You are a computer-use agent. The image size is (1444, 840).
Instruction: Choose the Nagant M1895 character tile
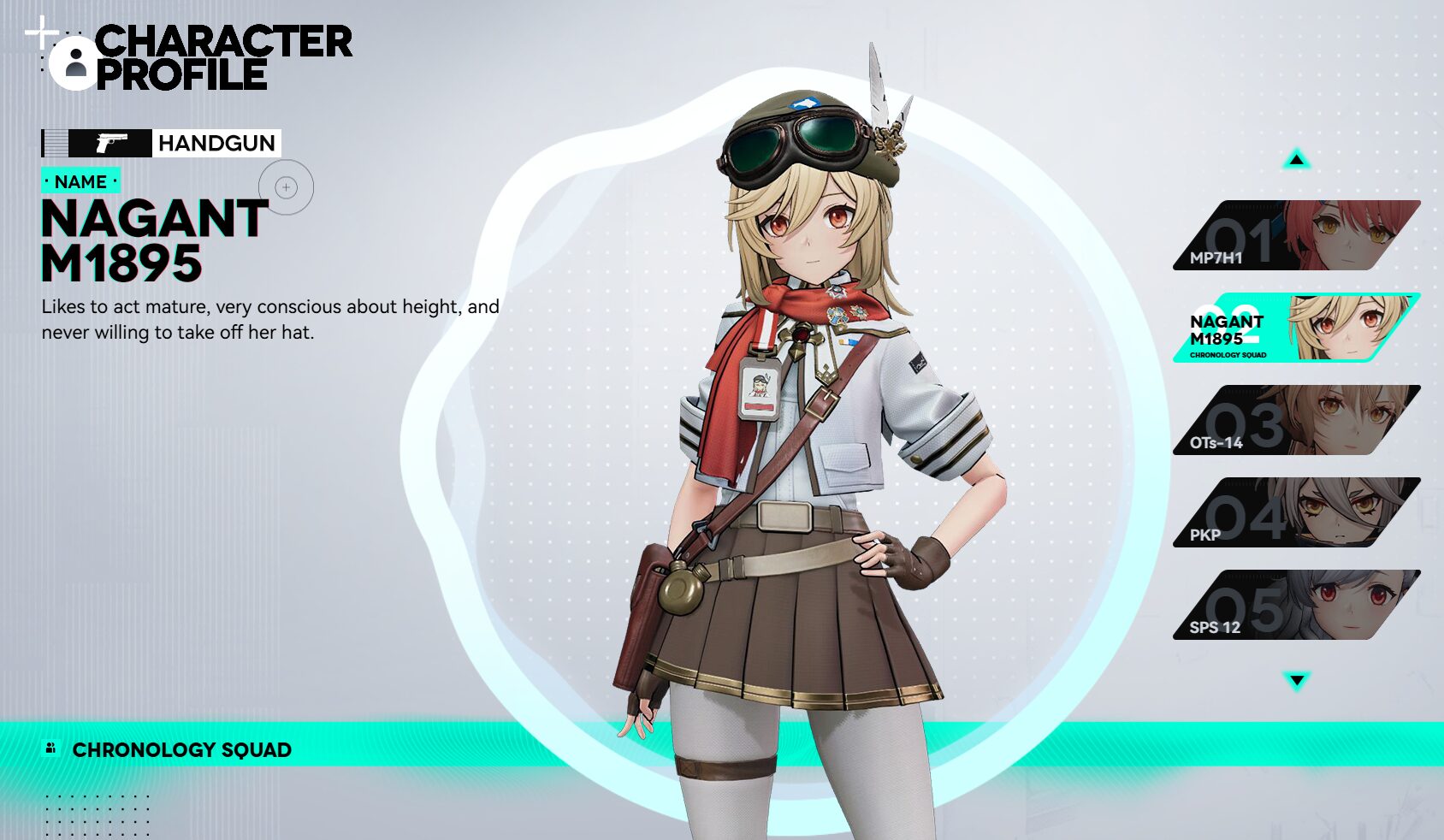click(1296, 328)
